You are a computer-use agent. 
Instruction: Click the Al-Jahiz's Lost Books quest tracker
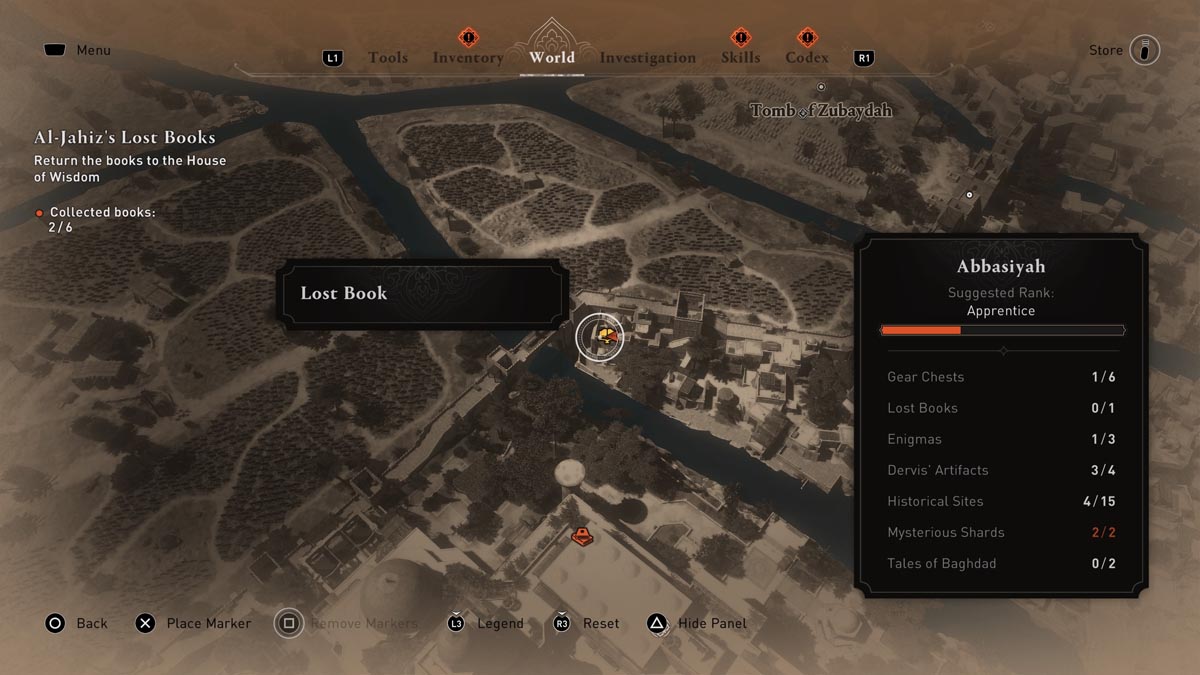[125, 138]
